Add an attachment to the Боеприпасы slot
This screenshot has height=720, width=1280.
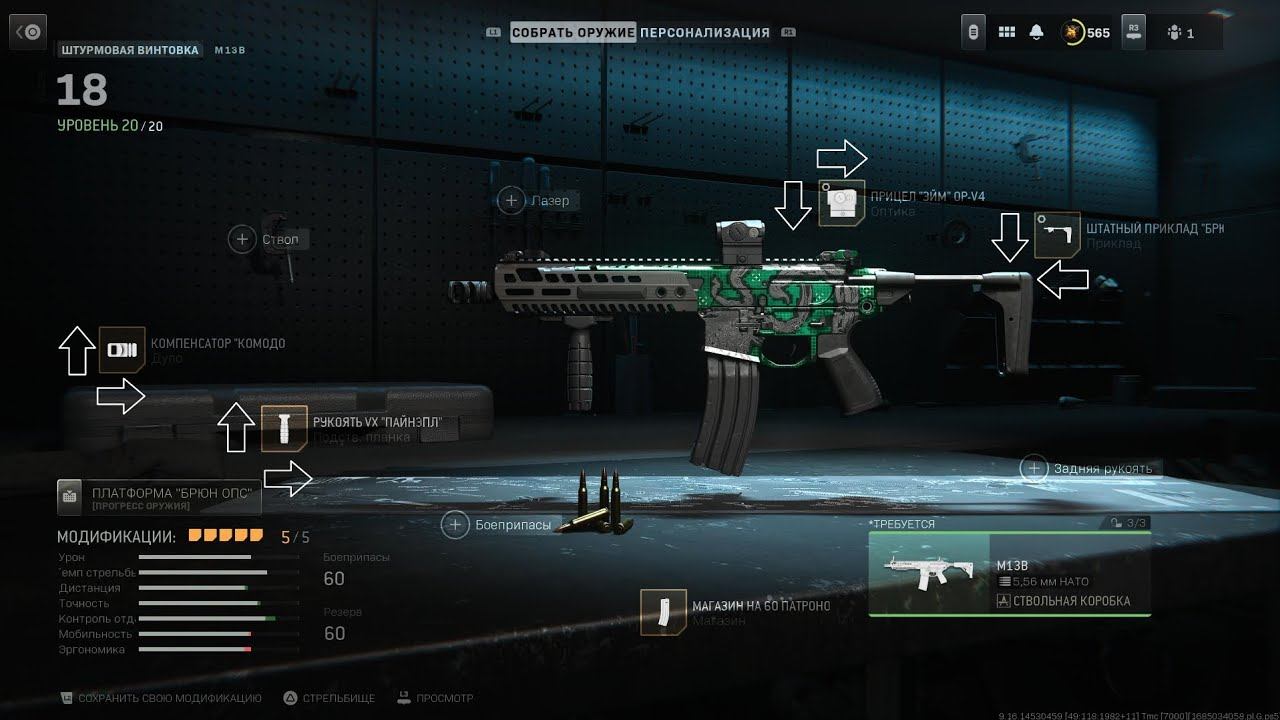[x=456, y=524]
